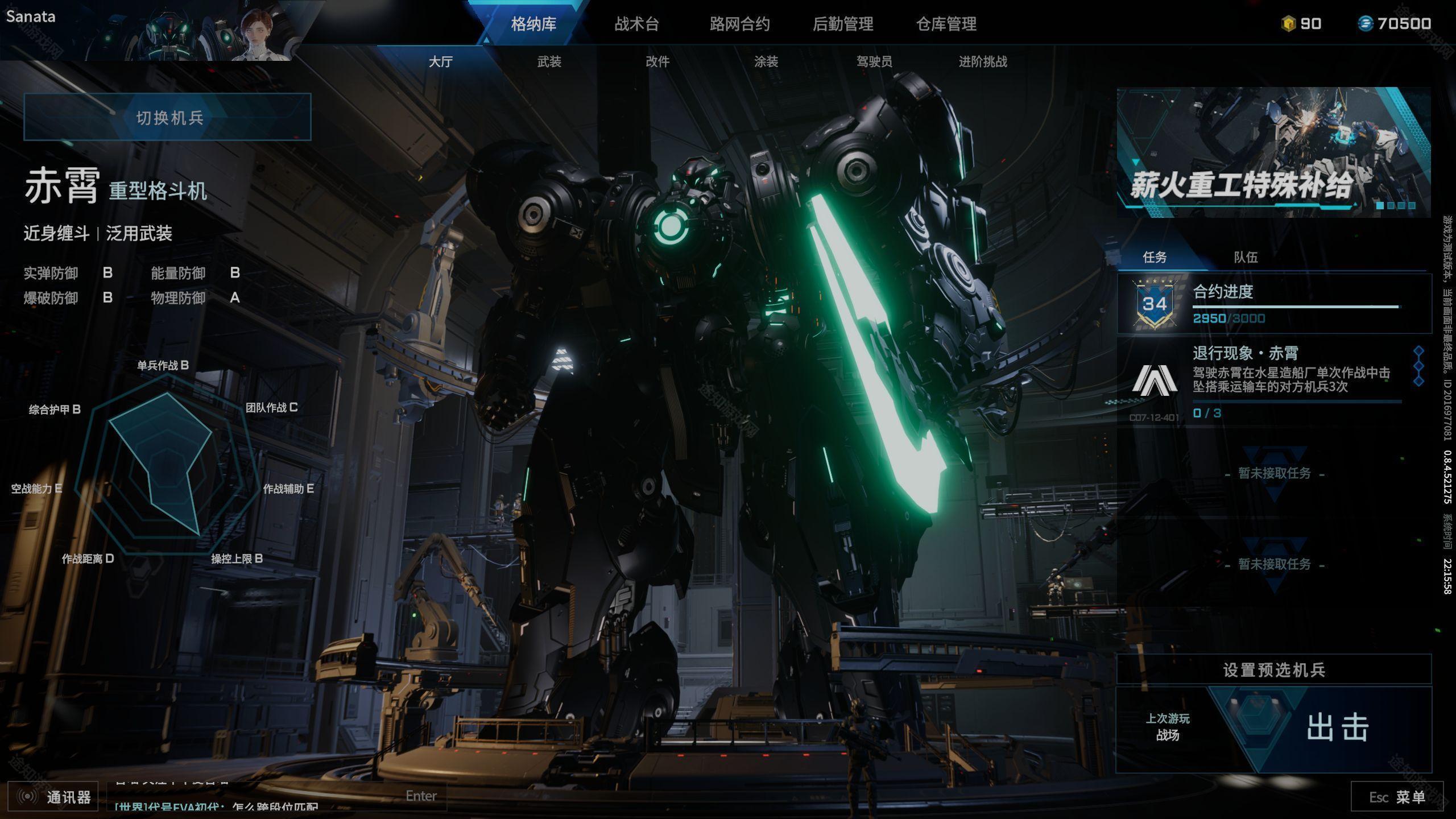The image size is (1456, 819).
Task: Select the 任务 mission tab
Action: (1155, 257)
